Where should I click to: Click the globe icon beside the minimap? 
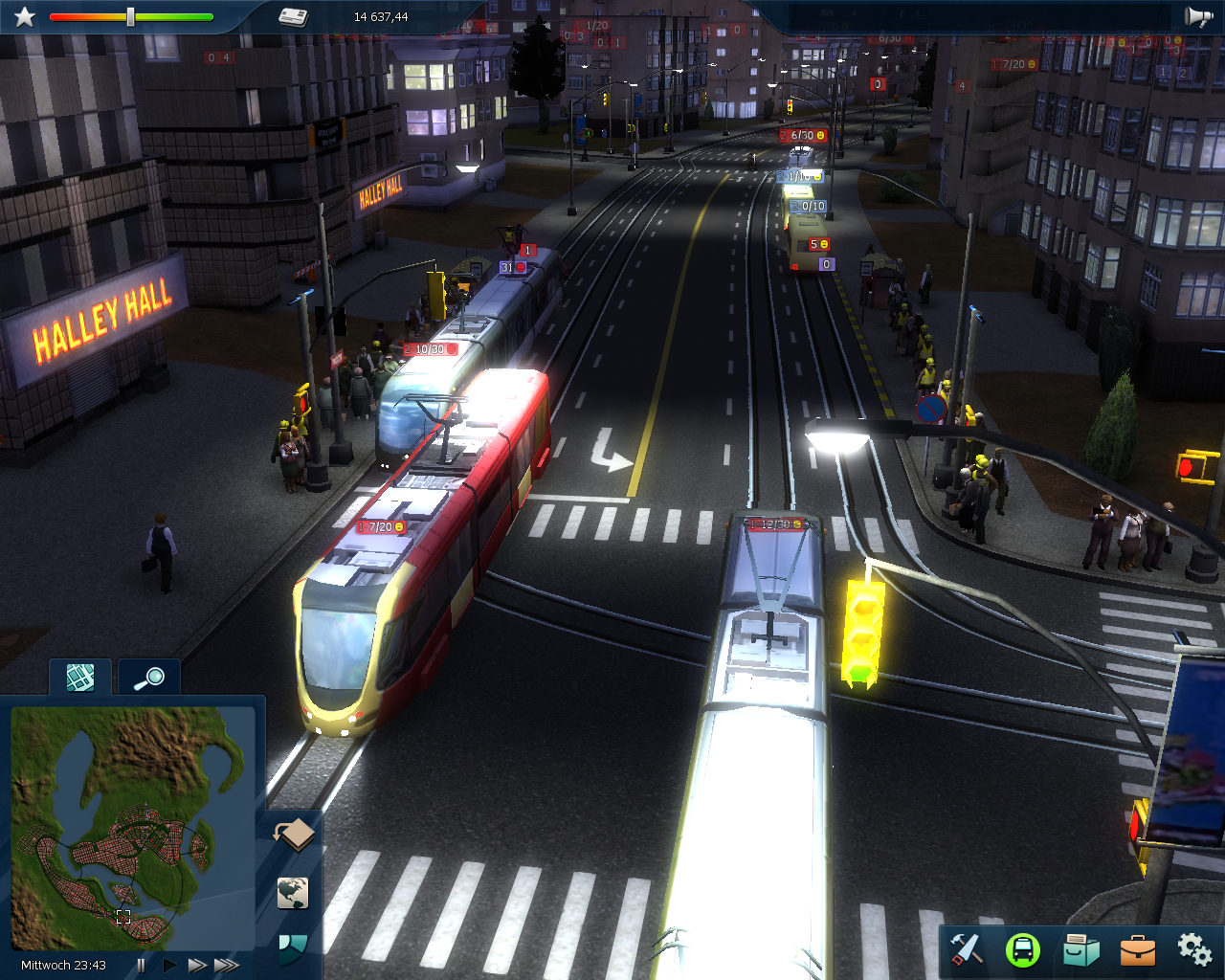pyautogui.click(x=294, y=893)
